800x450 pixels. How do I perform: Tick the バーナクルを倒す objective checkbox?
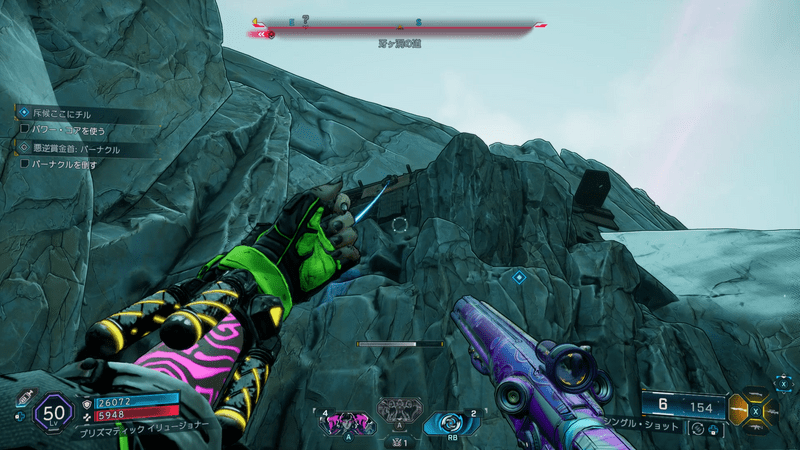pyautogui.click(x=25, y=163)
